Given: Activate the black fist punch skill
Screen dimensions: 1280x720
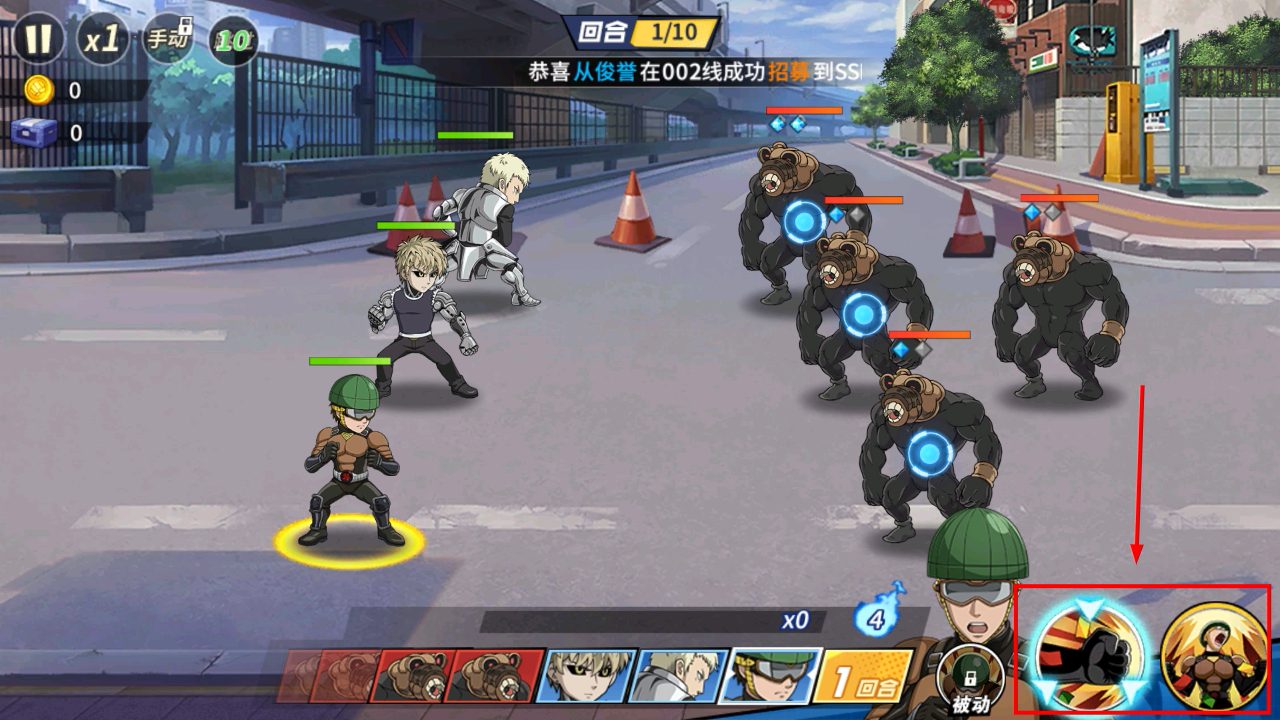Looking at the screenshot, I should [1083, 651].
